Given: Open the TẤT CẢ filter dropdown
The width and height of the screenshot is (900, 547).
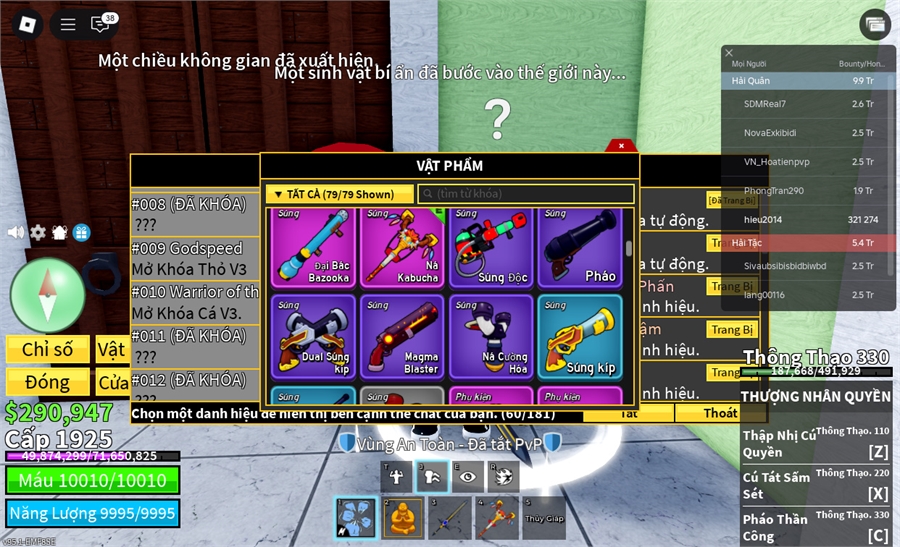Looking at the screenshot, I should point(339,194).
